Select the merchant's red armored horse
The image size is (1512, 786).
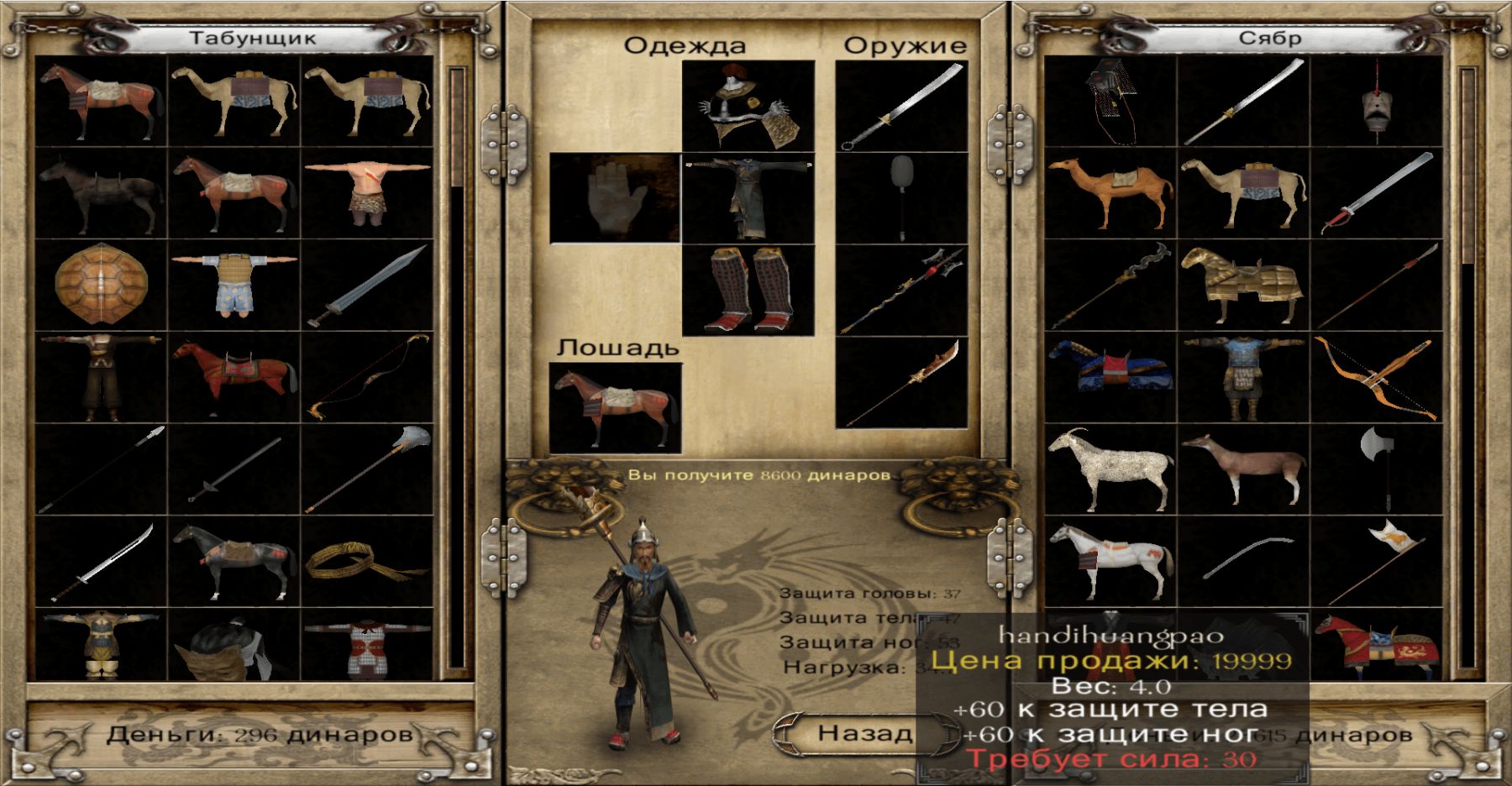point(234,376)
